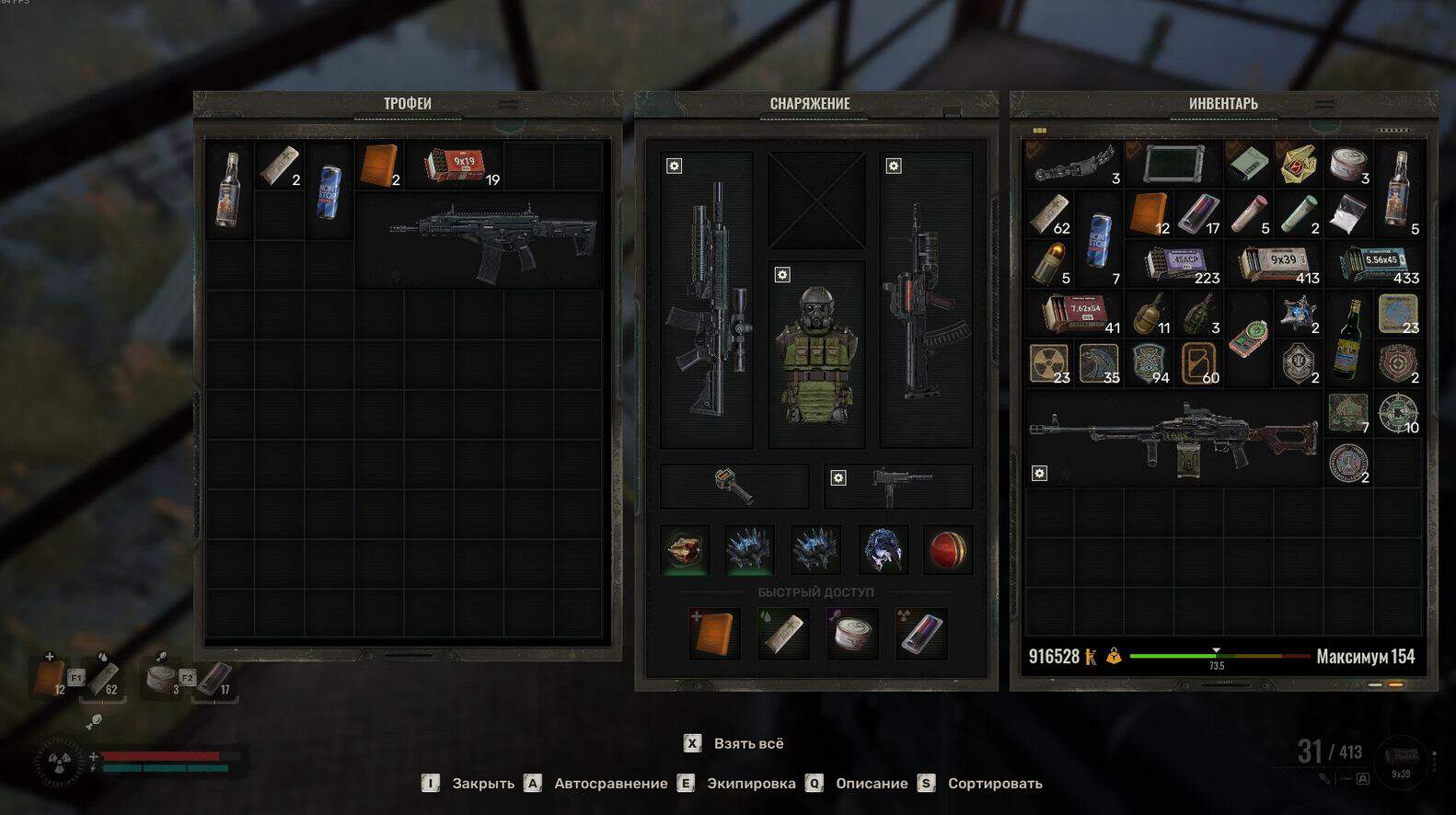This screenshot has width=1456, height=815.
Task: Select the equipped detector device slot
Action: coord(734,486)
